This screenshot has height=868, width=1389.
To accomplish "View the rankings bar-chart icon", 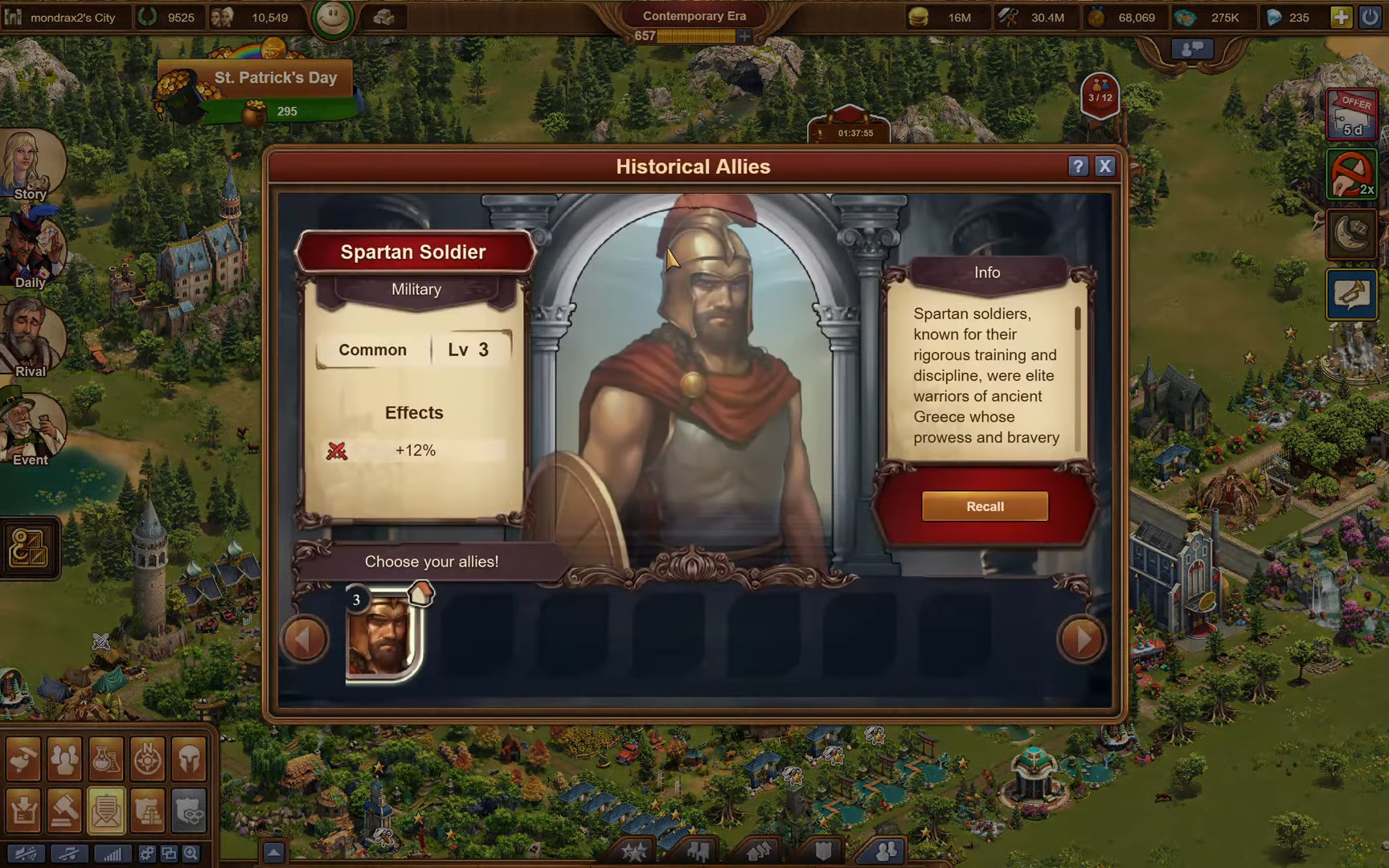I will point(113,854).
